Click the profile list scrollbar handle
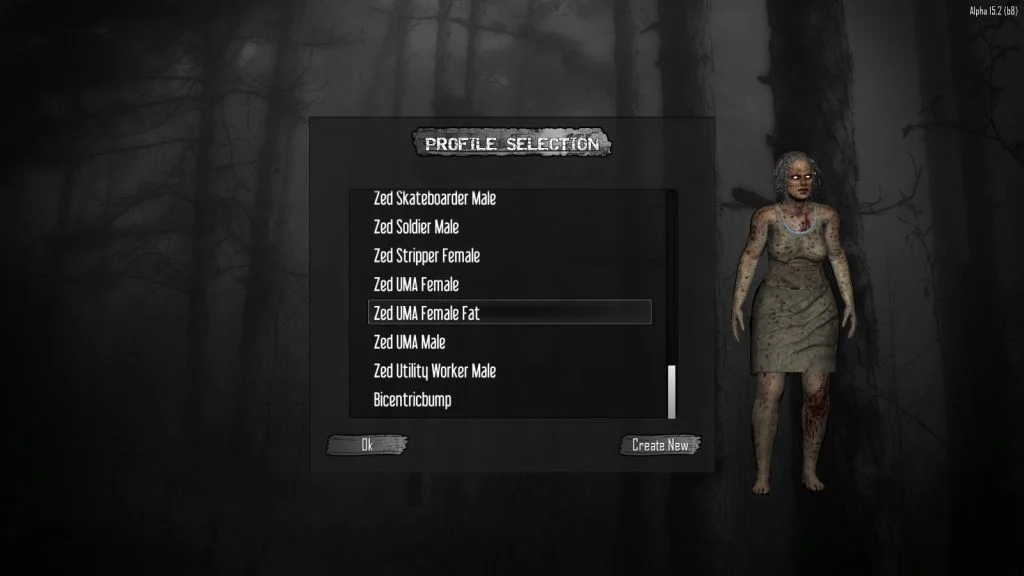This screenshot has height=576, width=1024. [672, 392]
